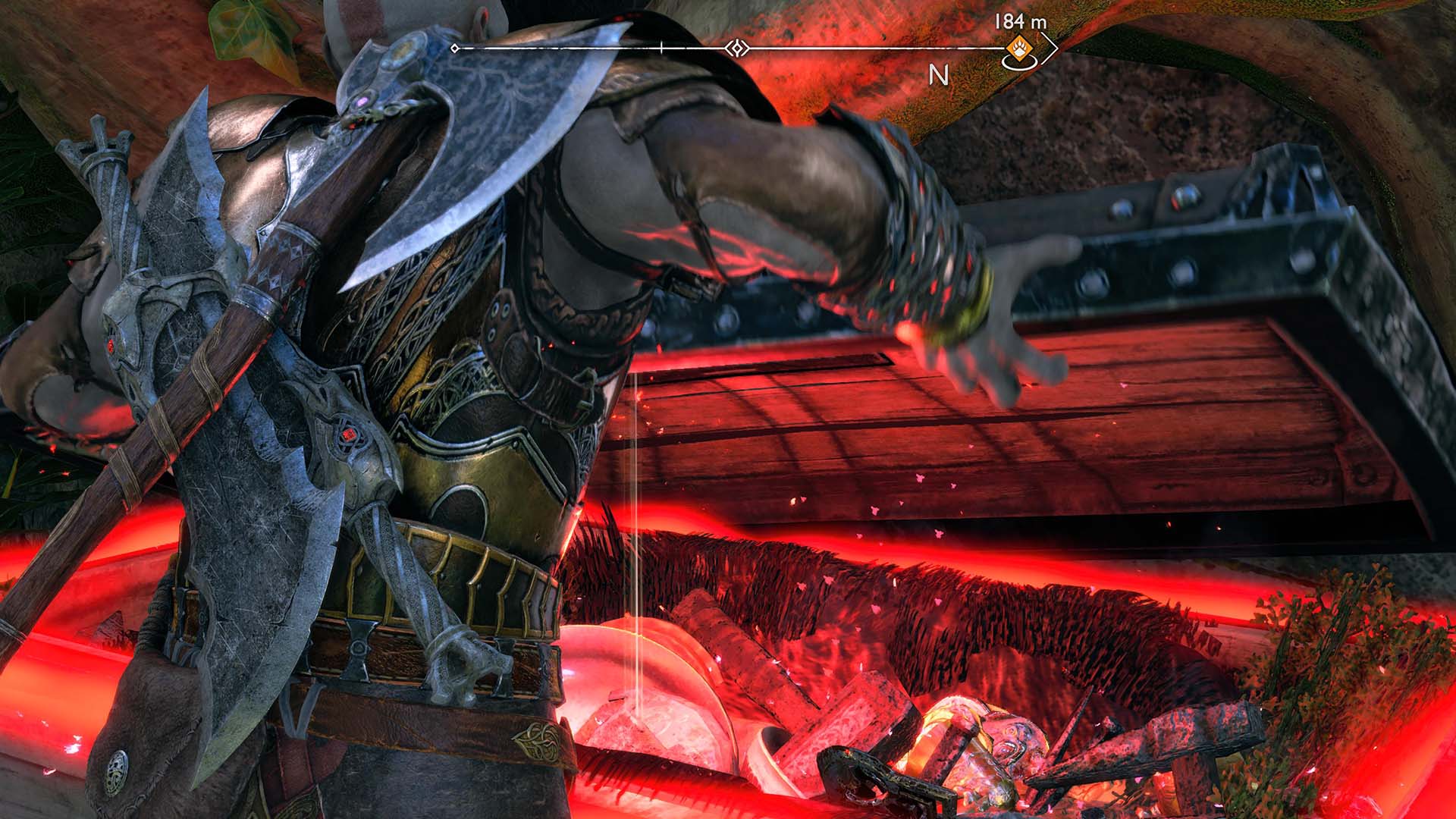Toggle the compass tick mark indicator

pyautogui.click(x=661, y=45)
